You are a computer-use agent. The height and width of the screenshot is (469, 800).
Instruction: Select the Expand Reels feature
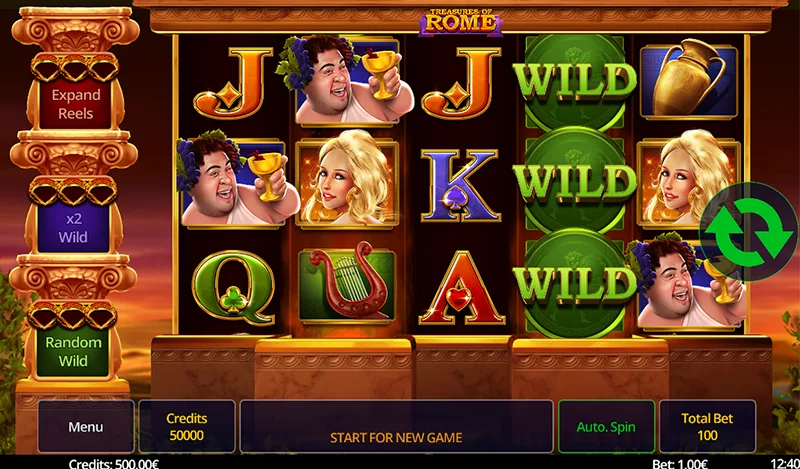(x=77, y=104)
